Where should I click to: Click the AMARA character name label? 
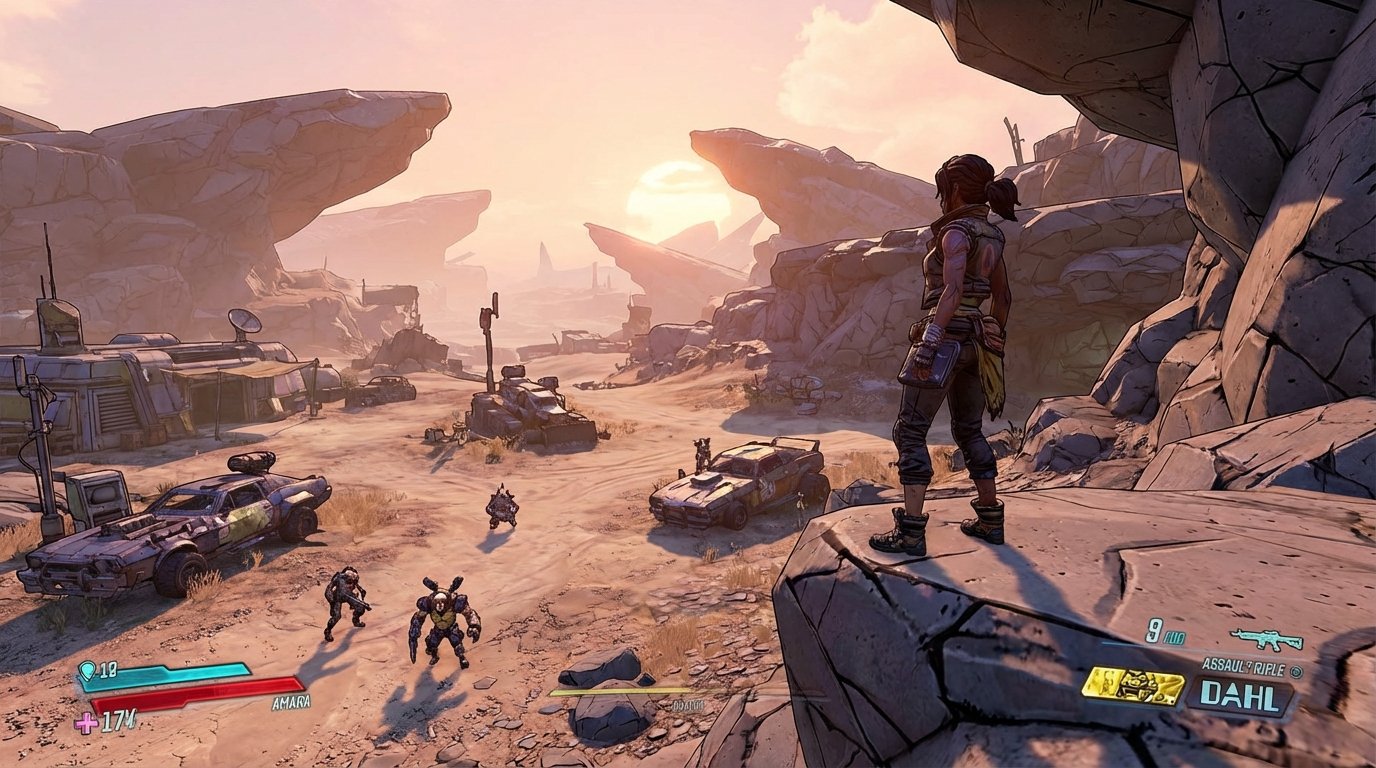290,703
